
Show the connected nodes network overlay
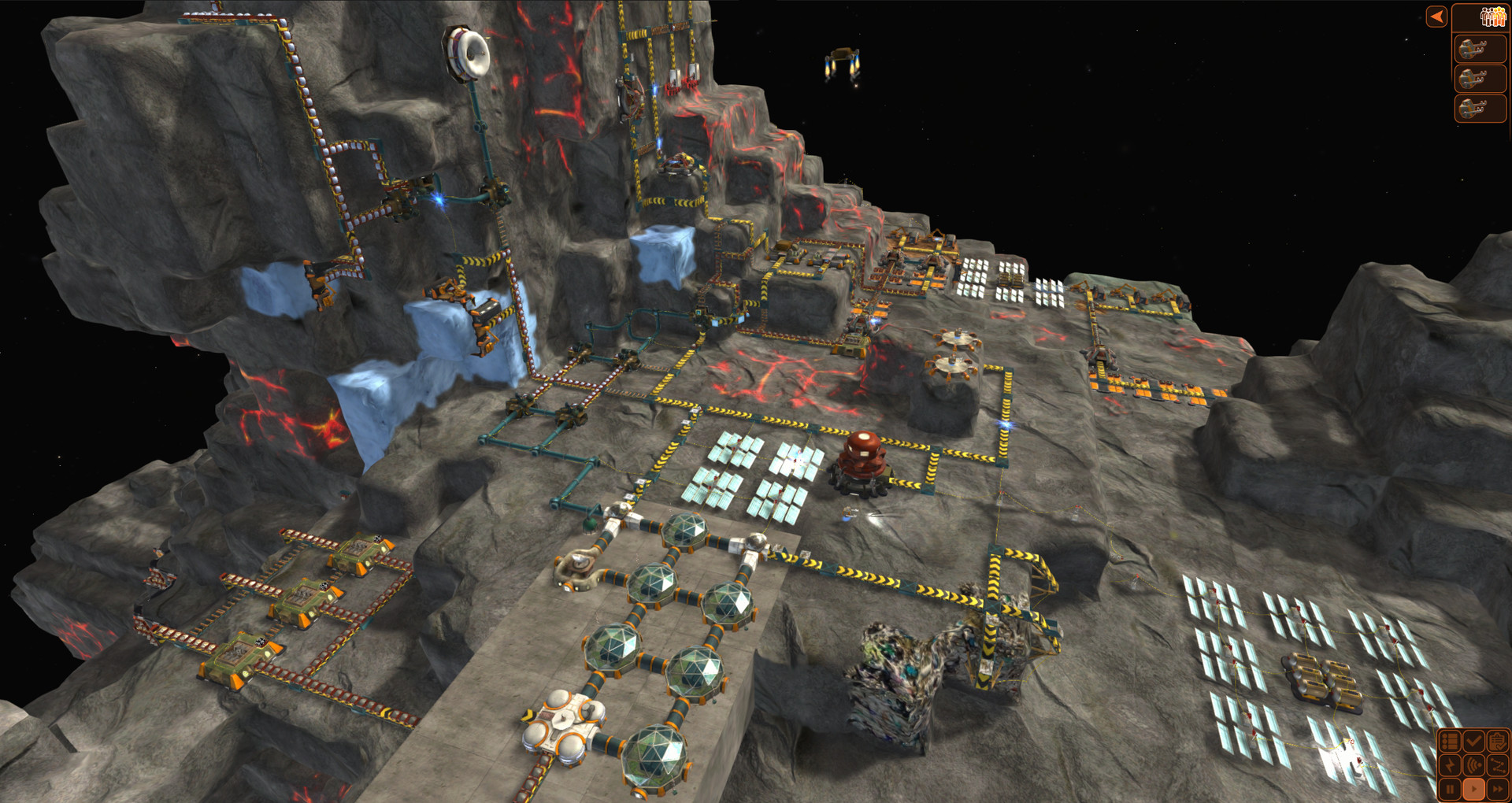pyautogui.click(x=1497, y=765)
